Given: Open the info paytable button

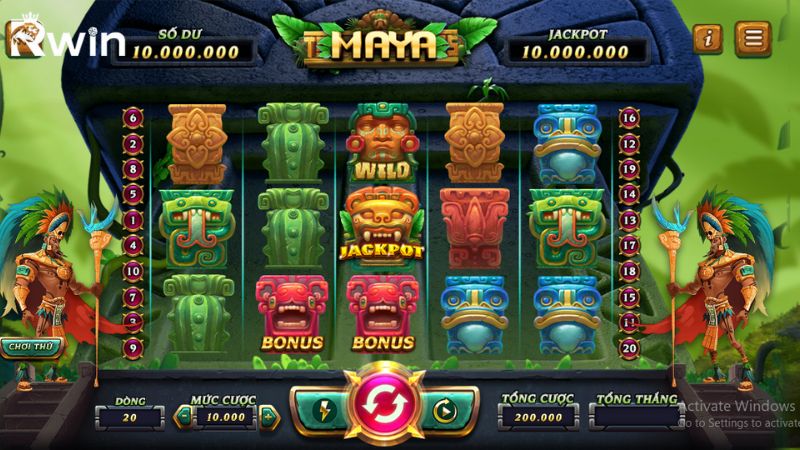Looking at the screenshot, I should coord(709,39).
